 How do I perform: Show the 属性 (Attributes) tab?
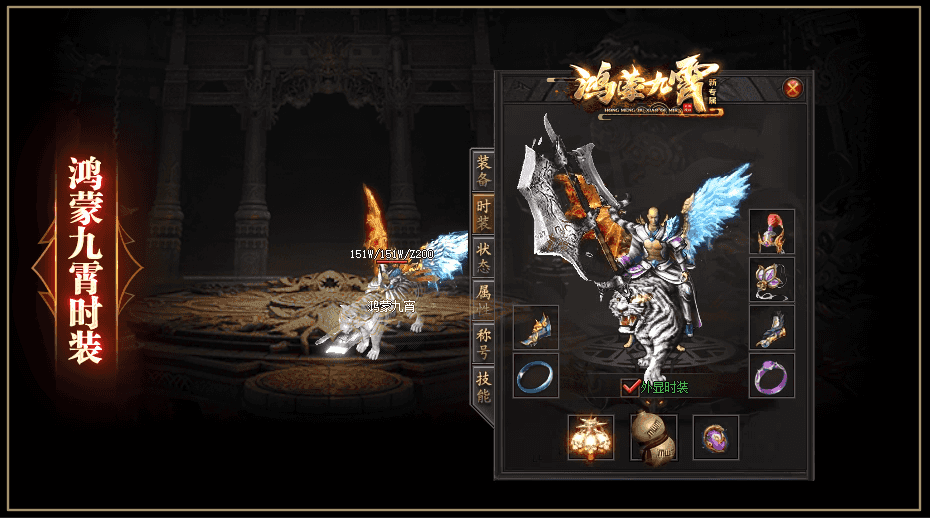pyautogui.click(x=484, y=300)
